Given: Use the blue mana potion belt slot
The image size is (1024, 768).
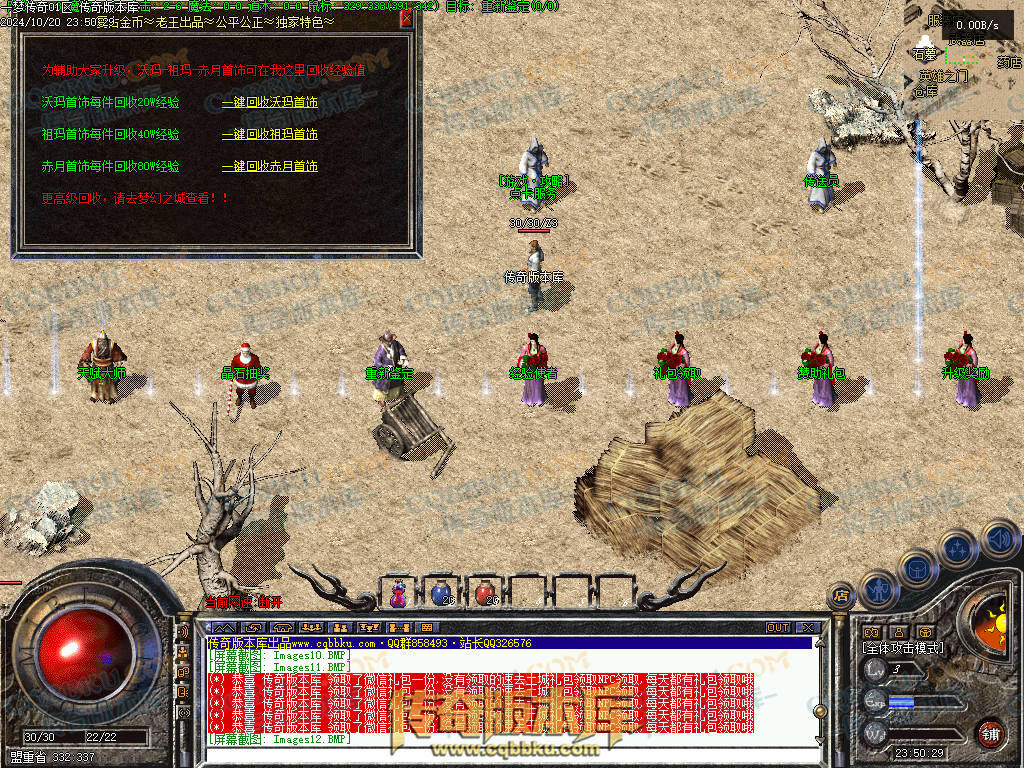Looking at the screenshot, I should [x=441, y=593].
